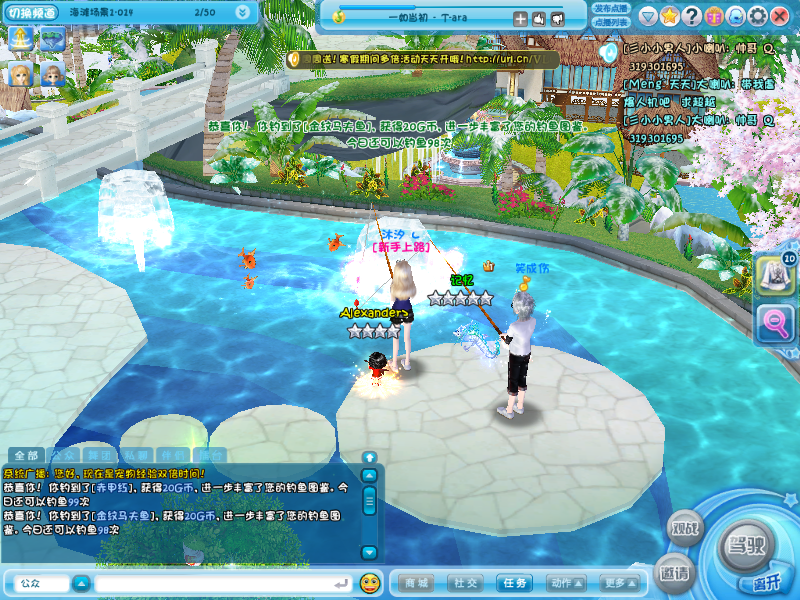The height and width of the screenshot is (600, 800).
Task: Click the 切换频道 channel switch button
Action: [32, 12]
